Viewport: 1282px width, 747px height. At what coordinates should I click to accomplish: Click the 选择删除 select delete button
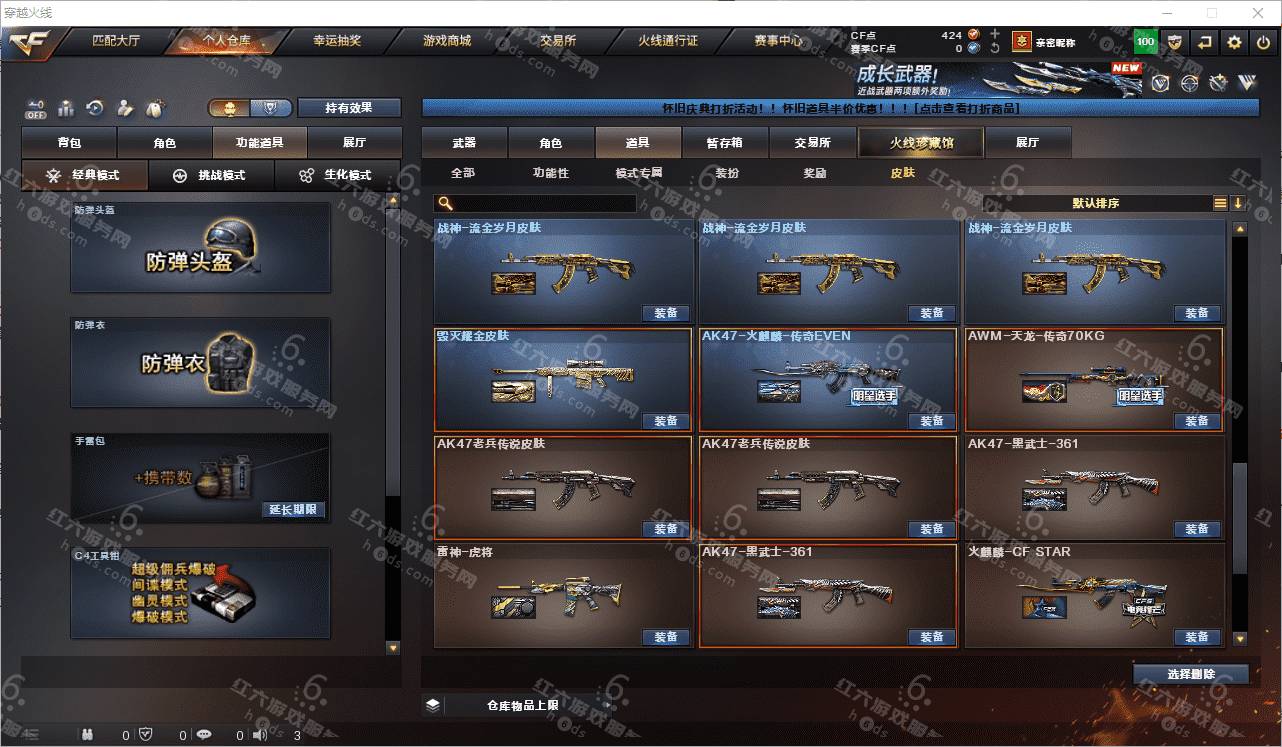click(x=1190, y=674)
